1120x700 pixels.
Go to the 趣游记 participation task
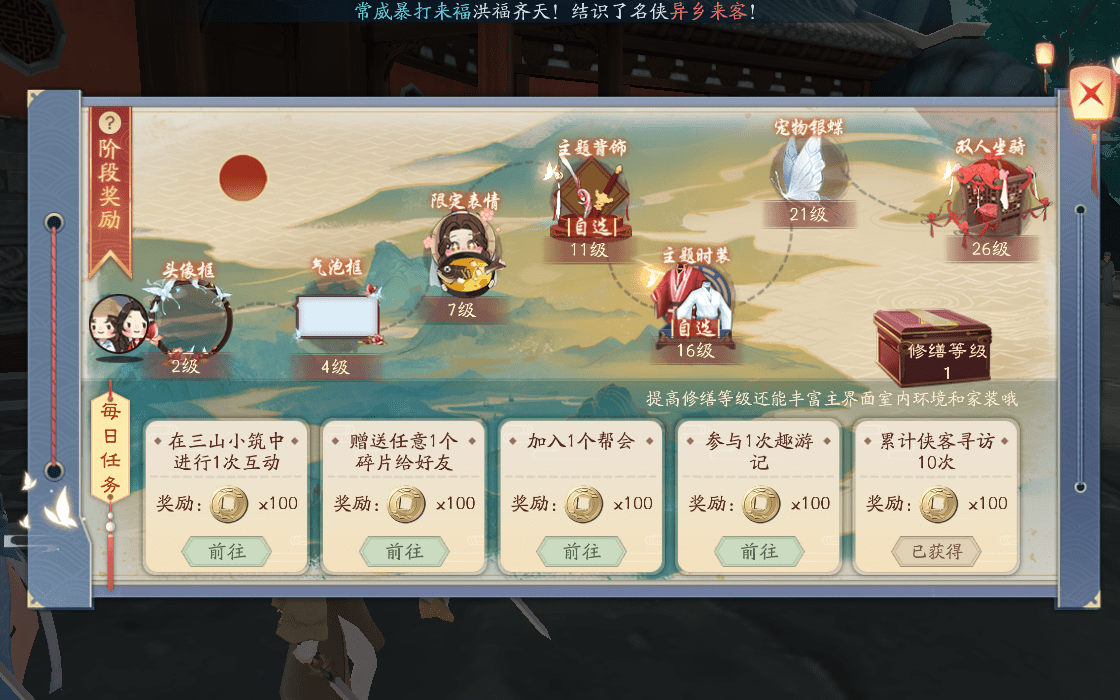click(x=759, y=551)
